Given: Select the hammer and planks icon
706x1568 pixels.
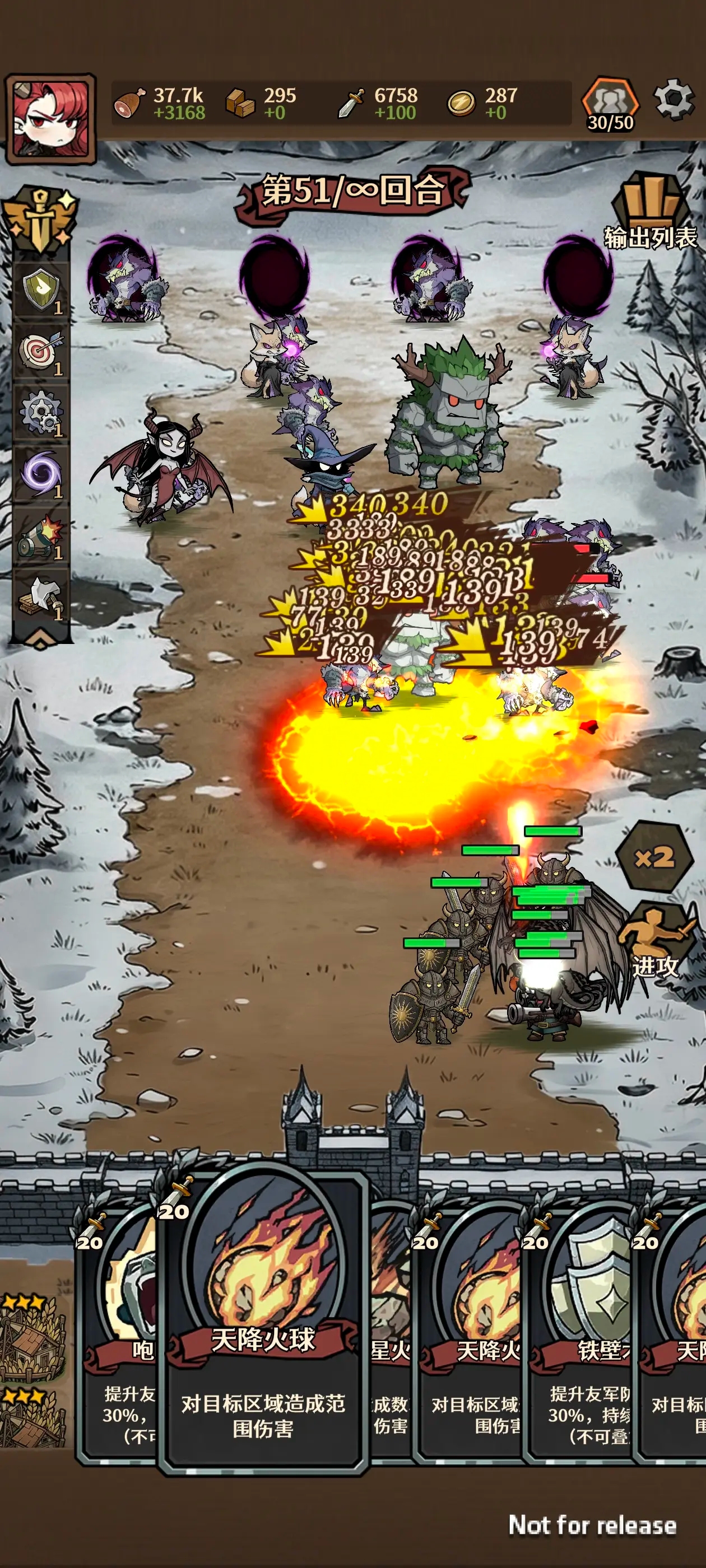Looking at the screenshot, I should 41,598.
